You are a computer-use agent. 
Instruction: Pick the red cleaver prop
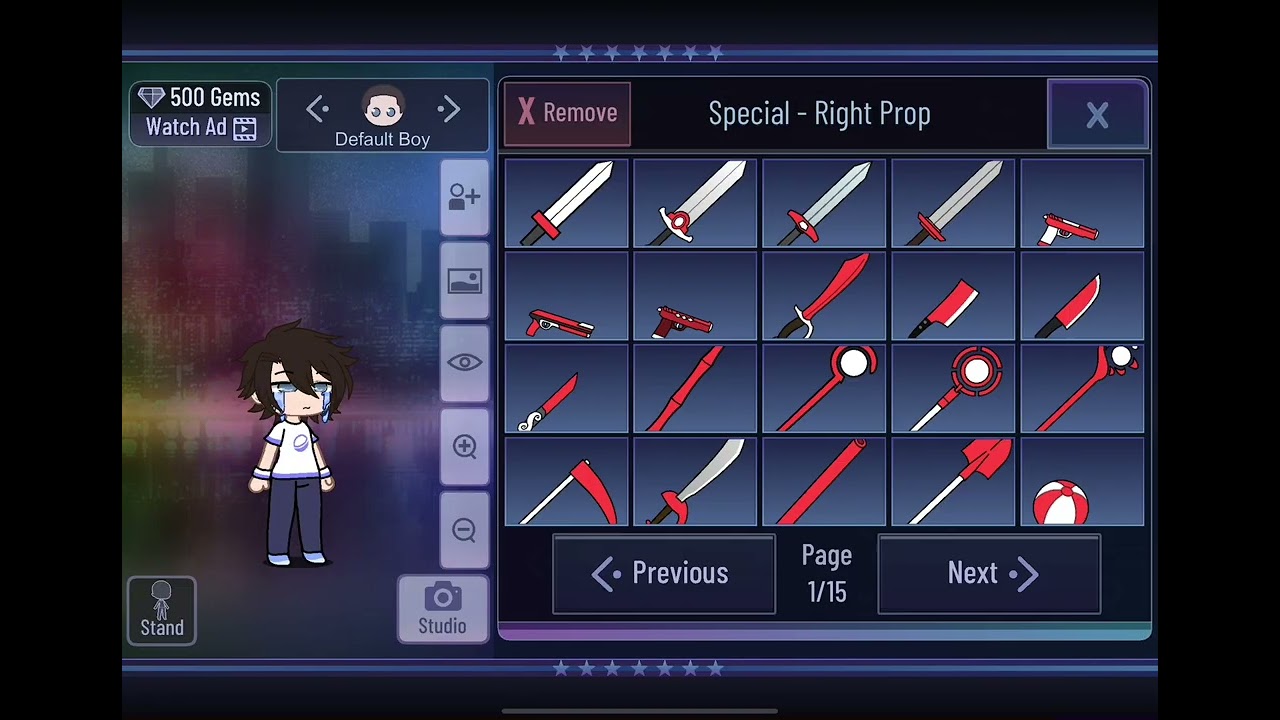click(953, 296)
